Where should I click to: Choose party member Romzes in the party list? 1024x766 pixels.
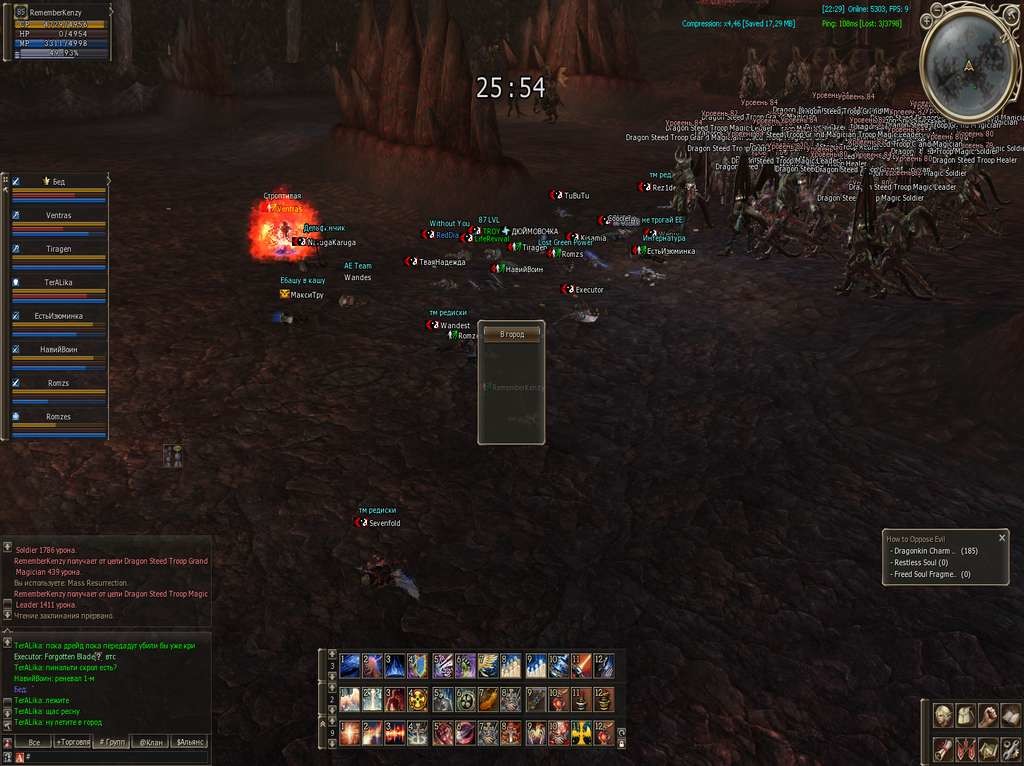[x=58, y=417]
